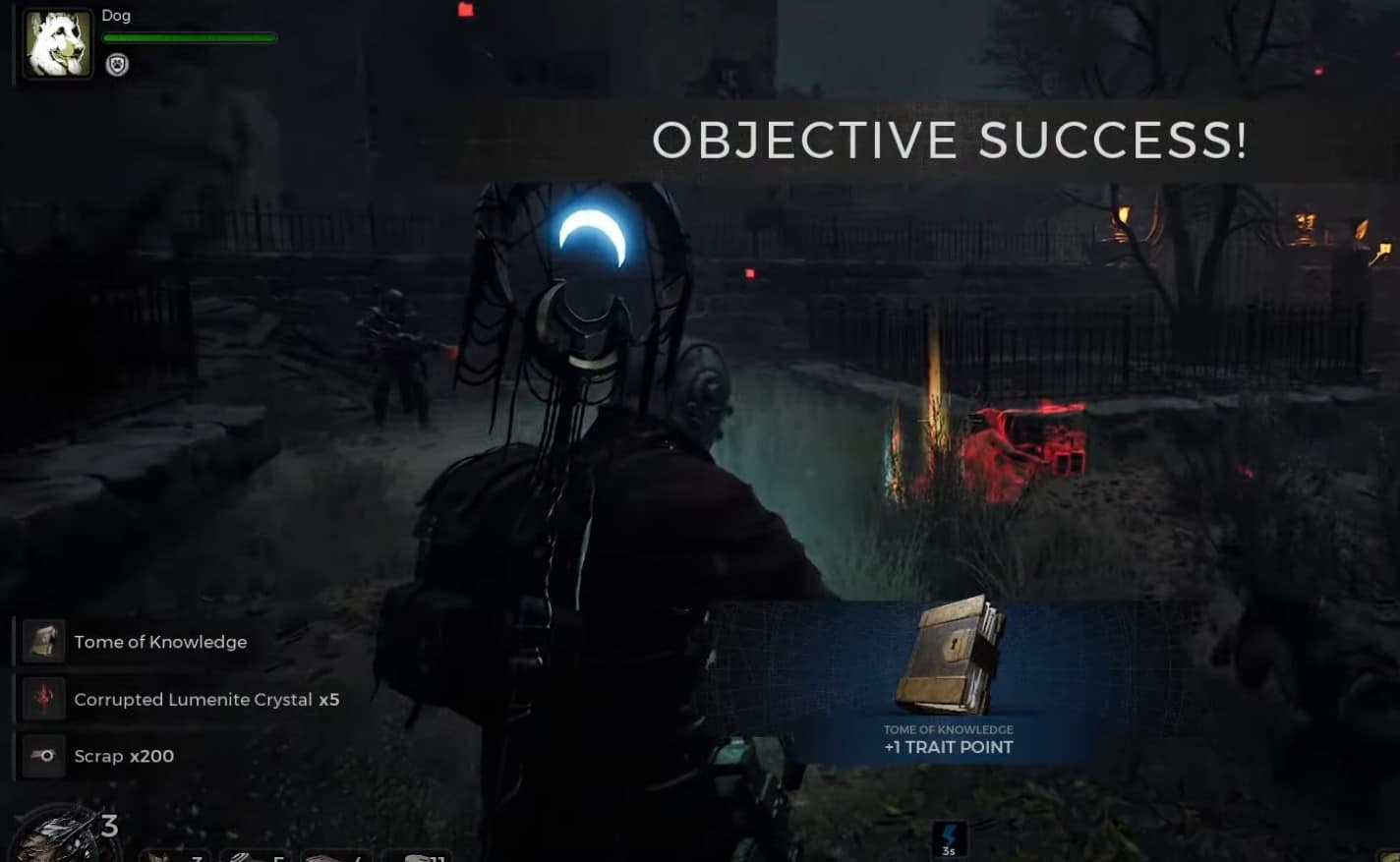Click the Corrupted Lumenite Crystal x5 entry
The width and height of the screenshot is (1400, 862).
coord(205,699)
